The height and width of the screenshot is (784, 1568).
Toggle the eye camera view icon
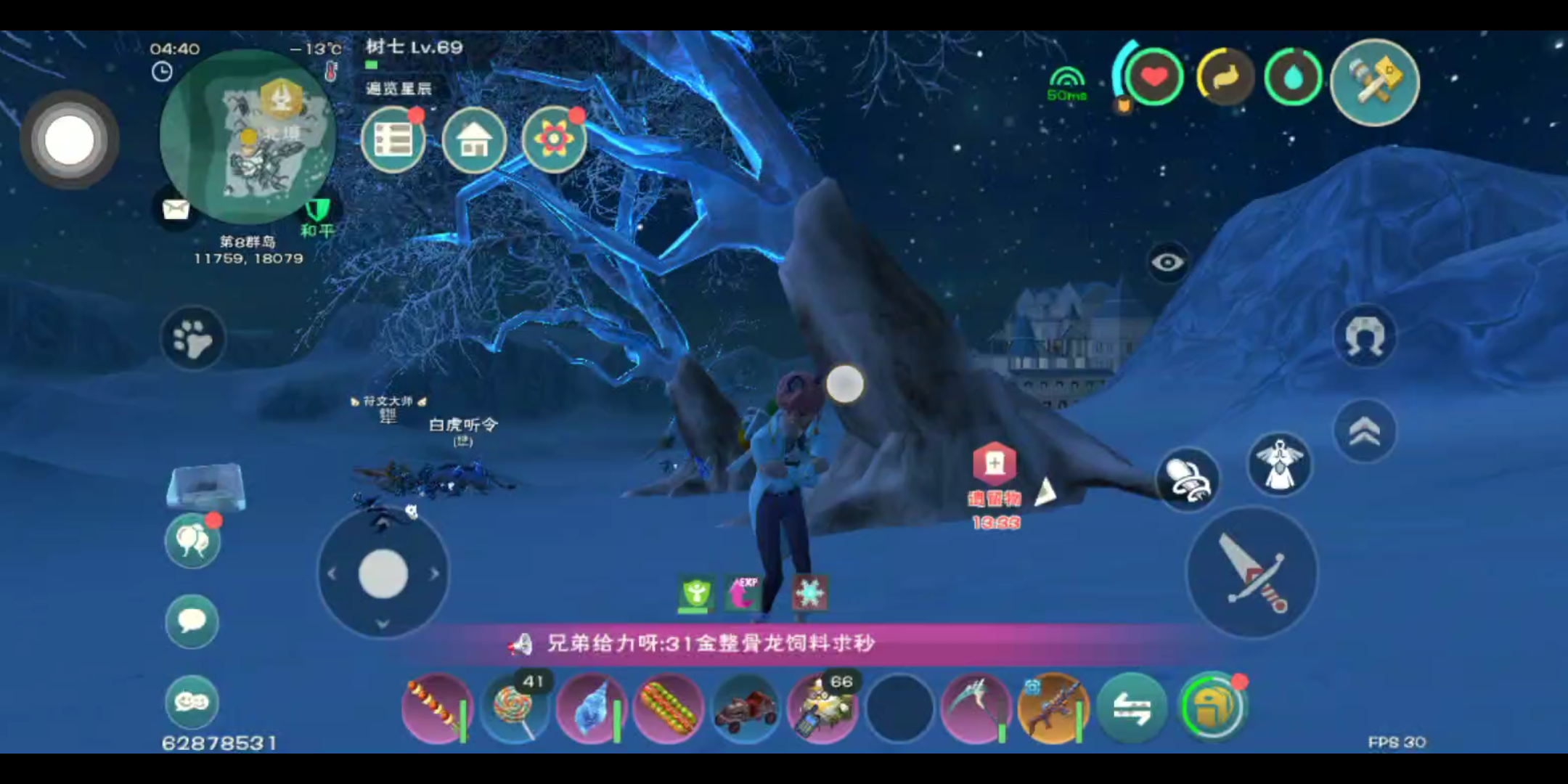click(x=1169, y=260)
